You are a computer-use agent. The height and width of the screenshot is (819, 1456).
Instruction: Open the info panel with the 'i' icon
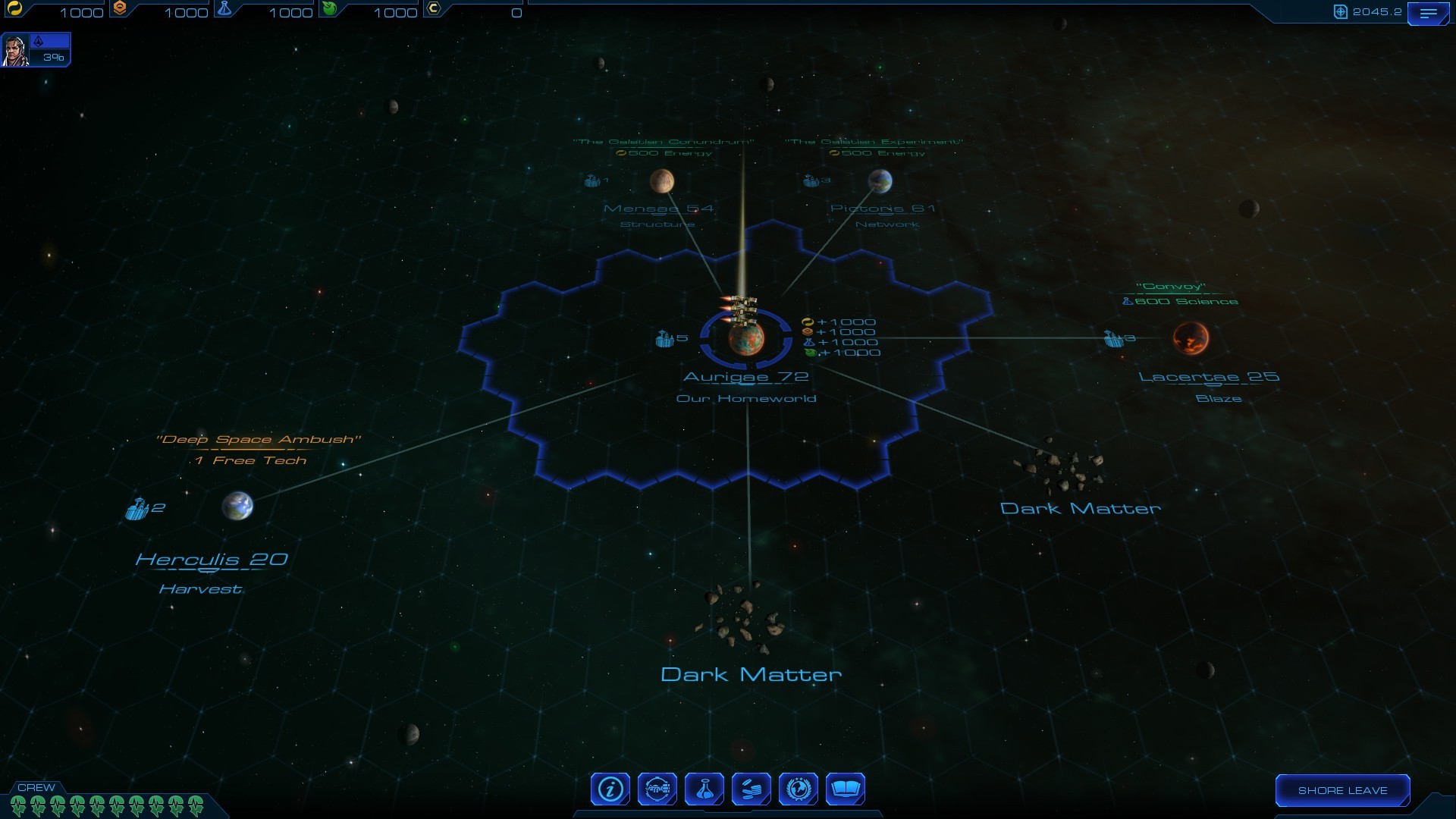pos(610,789)
